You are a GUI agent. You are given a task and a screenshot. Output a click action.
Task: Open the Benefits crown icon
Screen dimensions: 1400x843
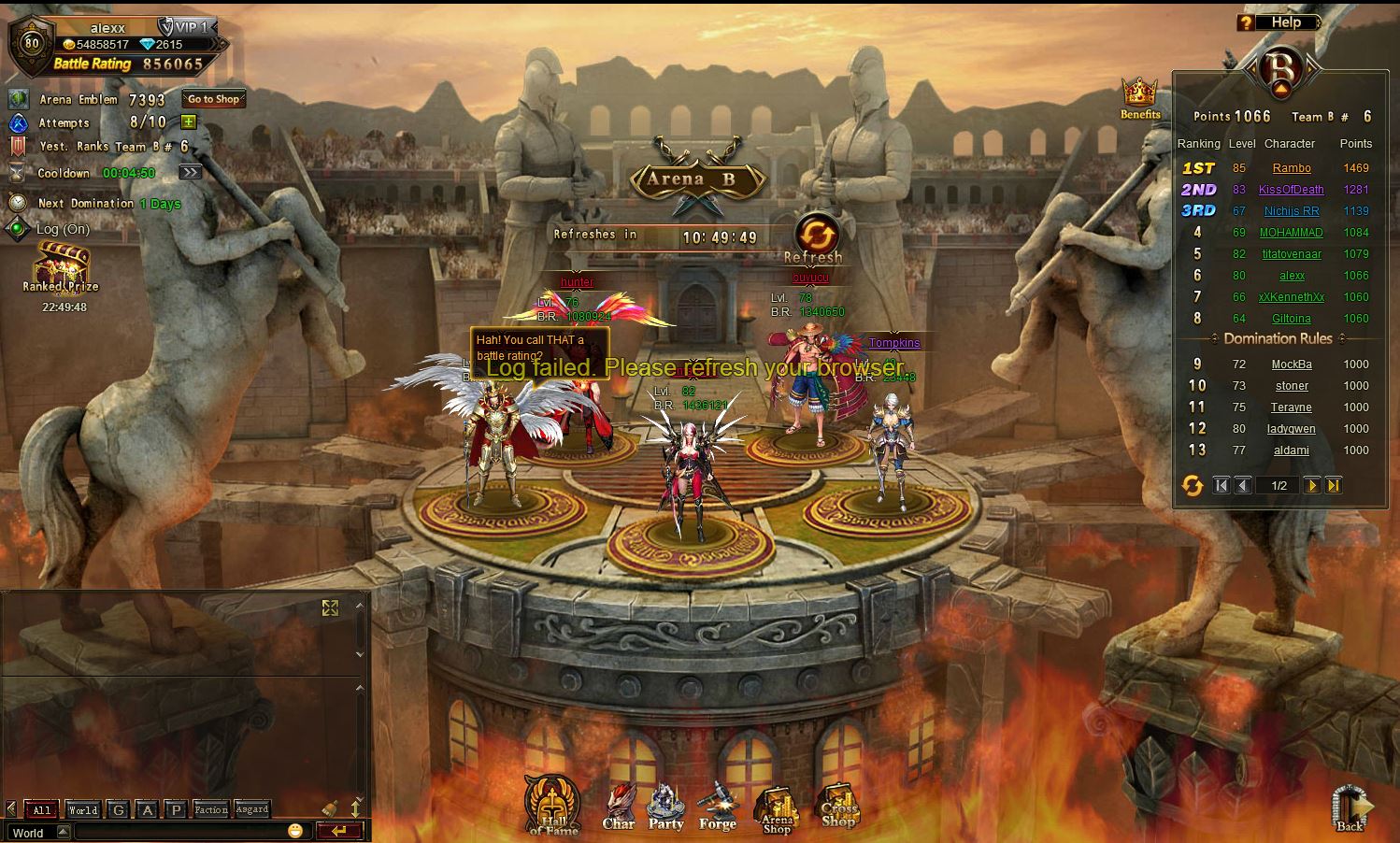(x=1139, y=96)
